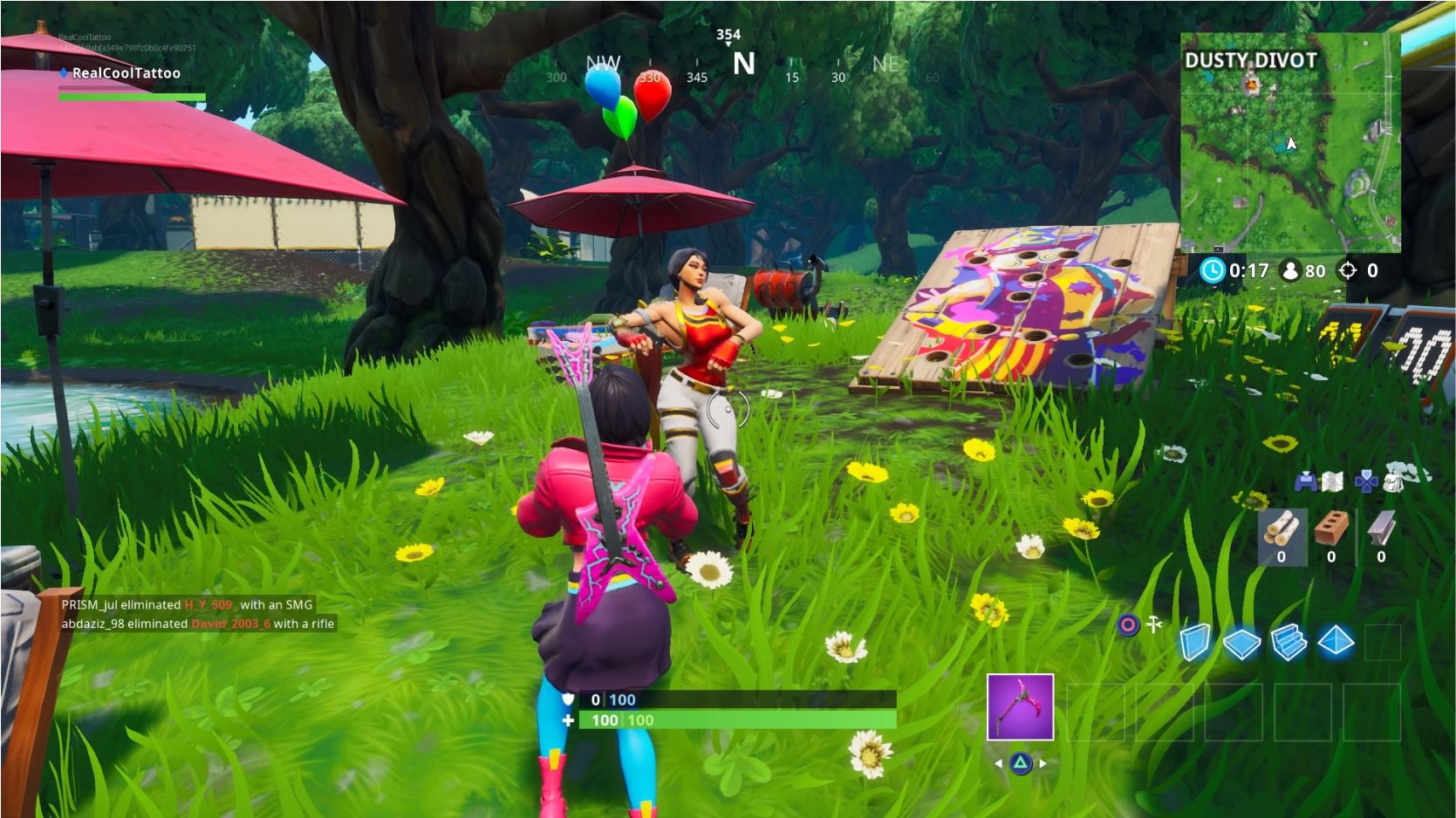Click the circular target reticle icon near build controls
The height and width of the screenshot is (818, 1456).
point(1128,624)
